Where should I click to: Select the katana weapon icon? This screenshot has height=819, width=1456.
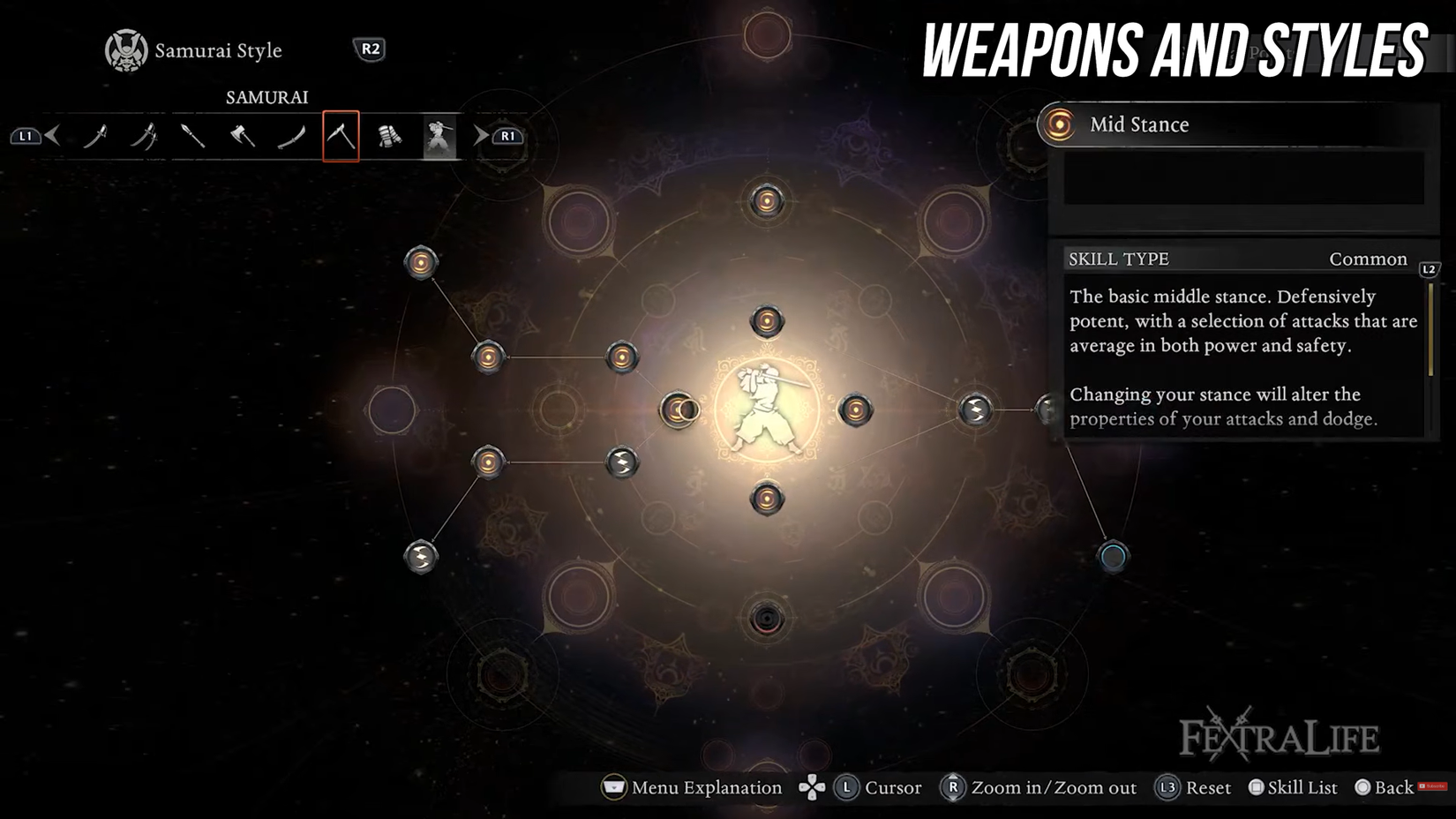click(97, 137)
